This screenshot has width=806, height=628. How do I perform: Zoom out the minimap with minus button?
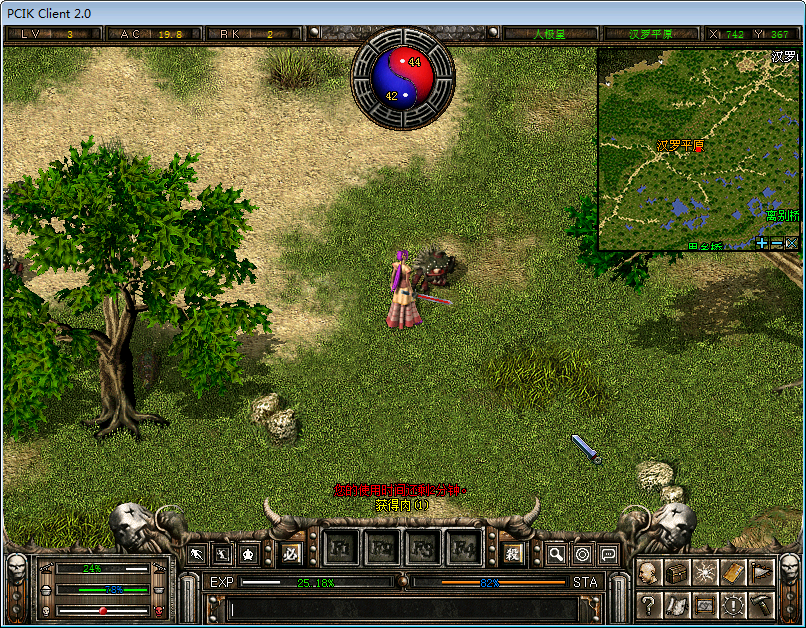[777, 243]
